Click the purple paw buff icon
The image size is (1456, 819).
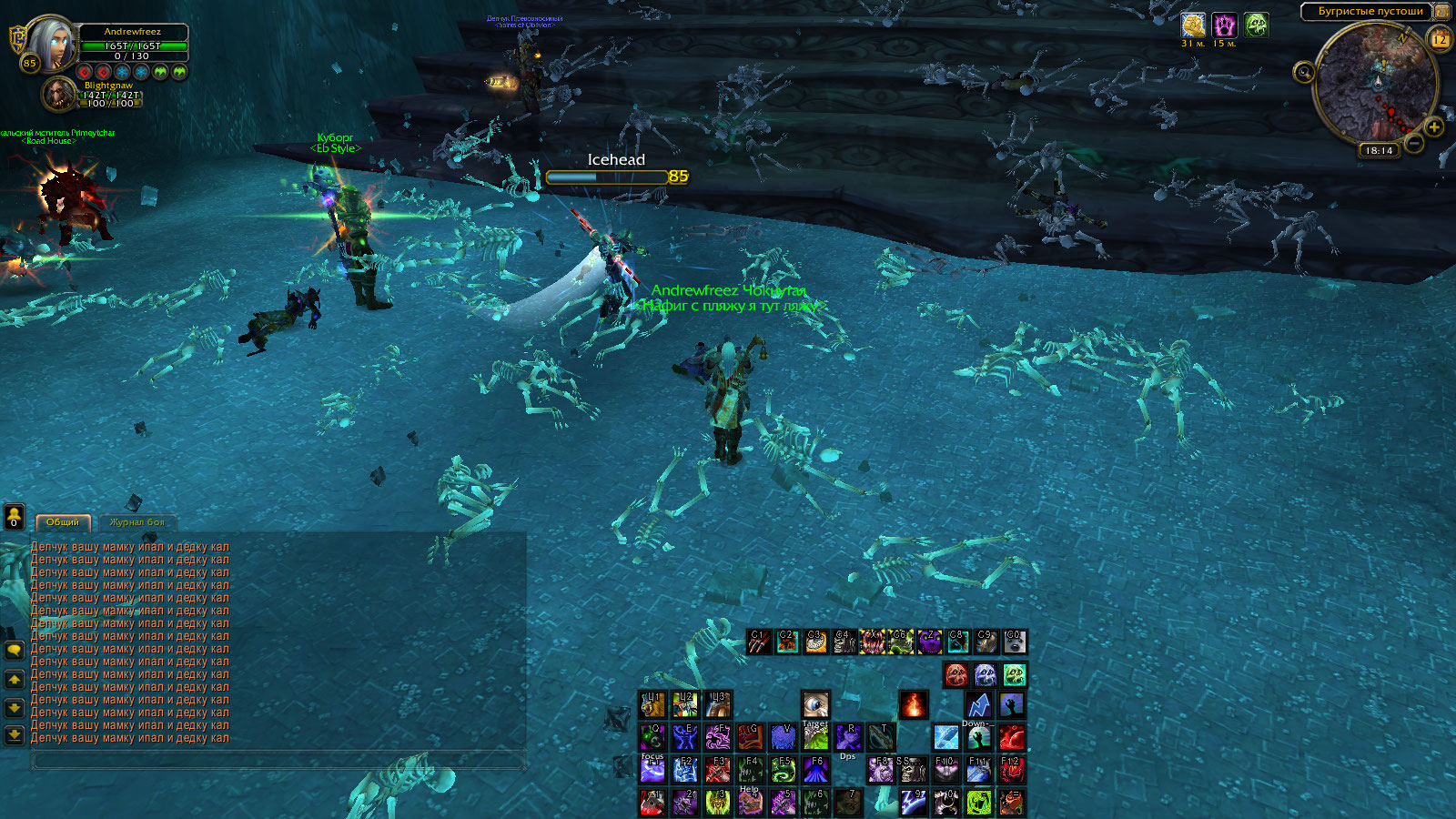[x=1224, y=25]
